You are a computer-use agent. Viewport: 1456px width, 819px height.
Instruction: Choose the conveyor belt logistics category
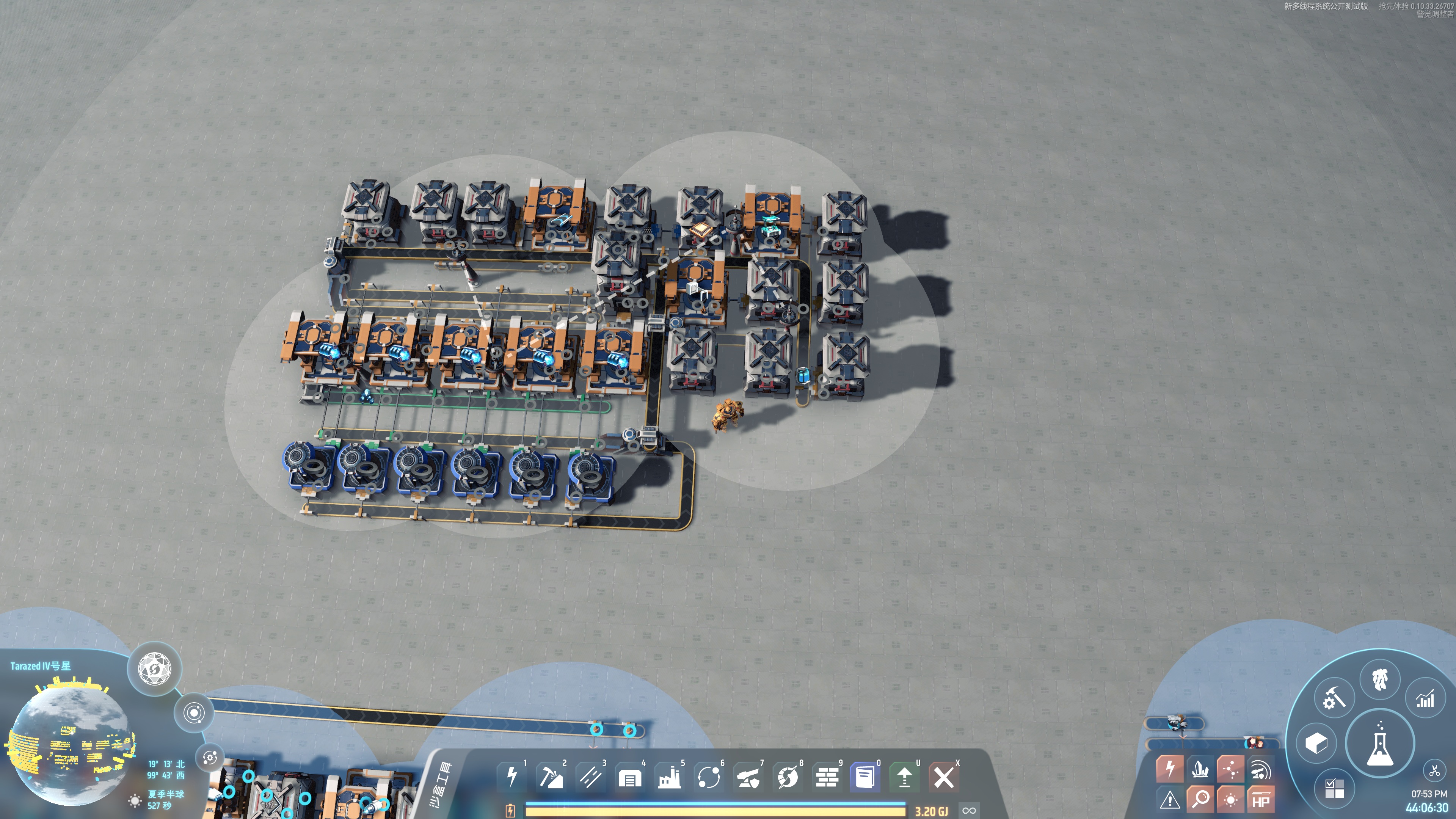click(590, 777)
